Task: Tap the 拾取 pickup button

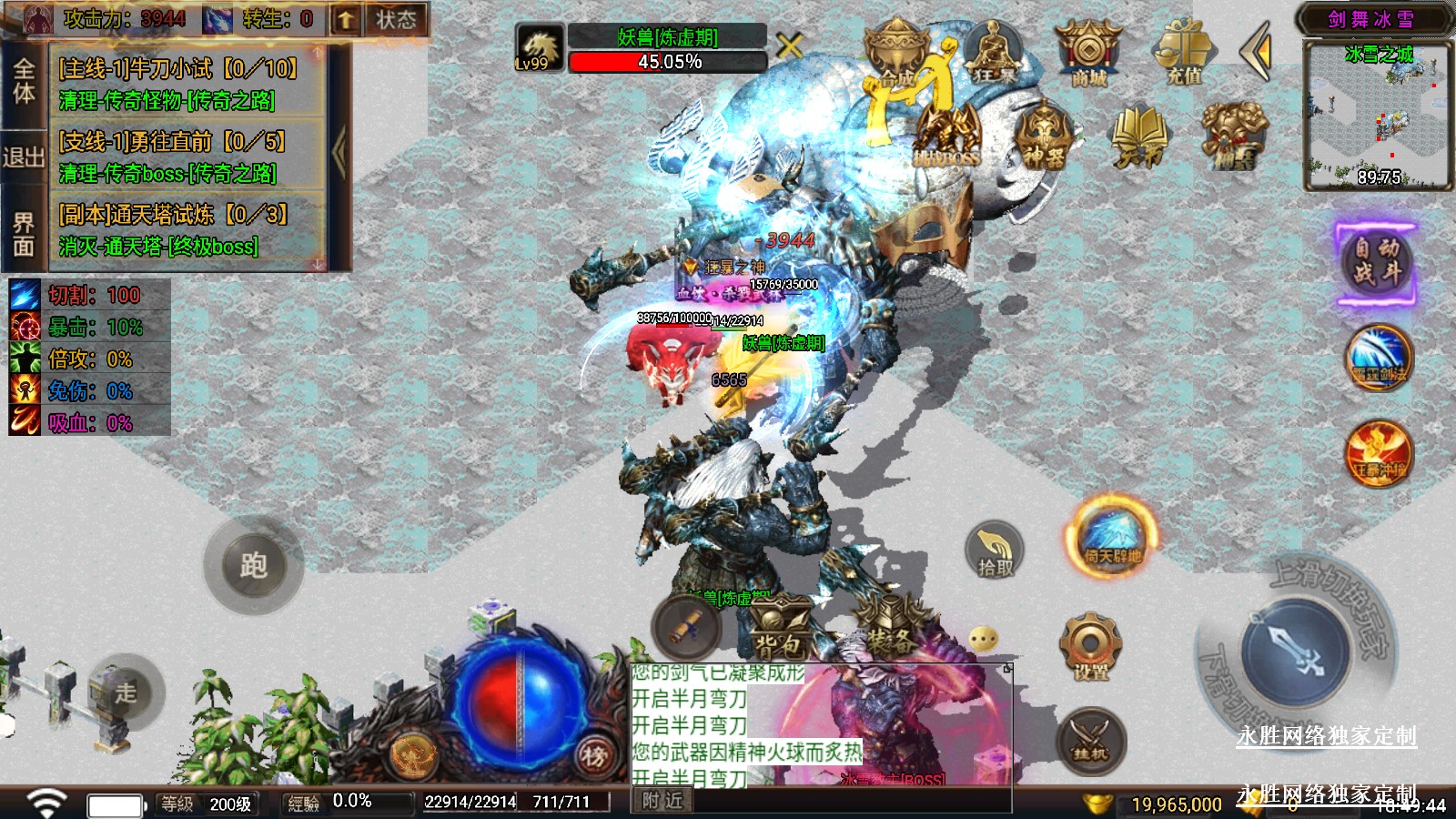Action: (x=995, y=551)
